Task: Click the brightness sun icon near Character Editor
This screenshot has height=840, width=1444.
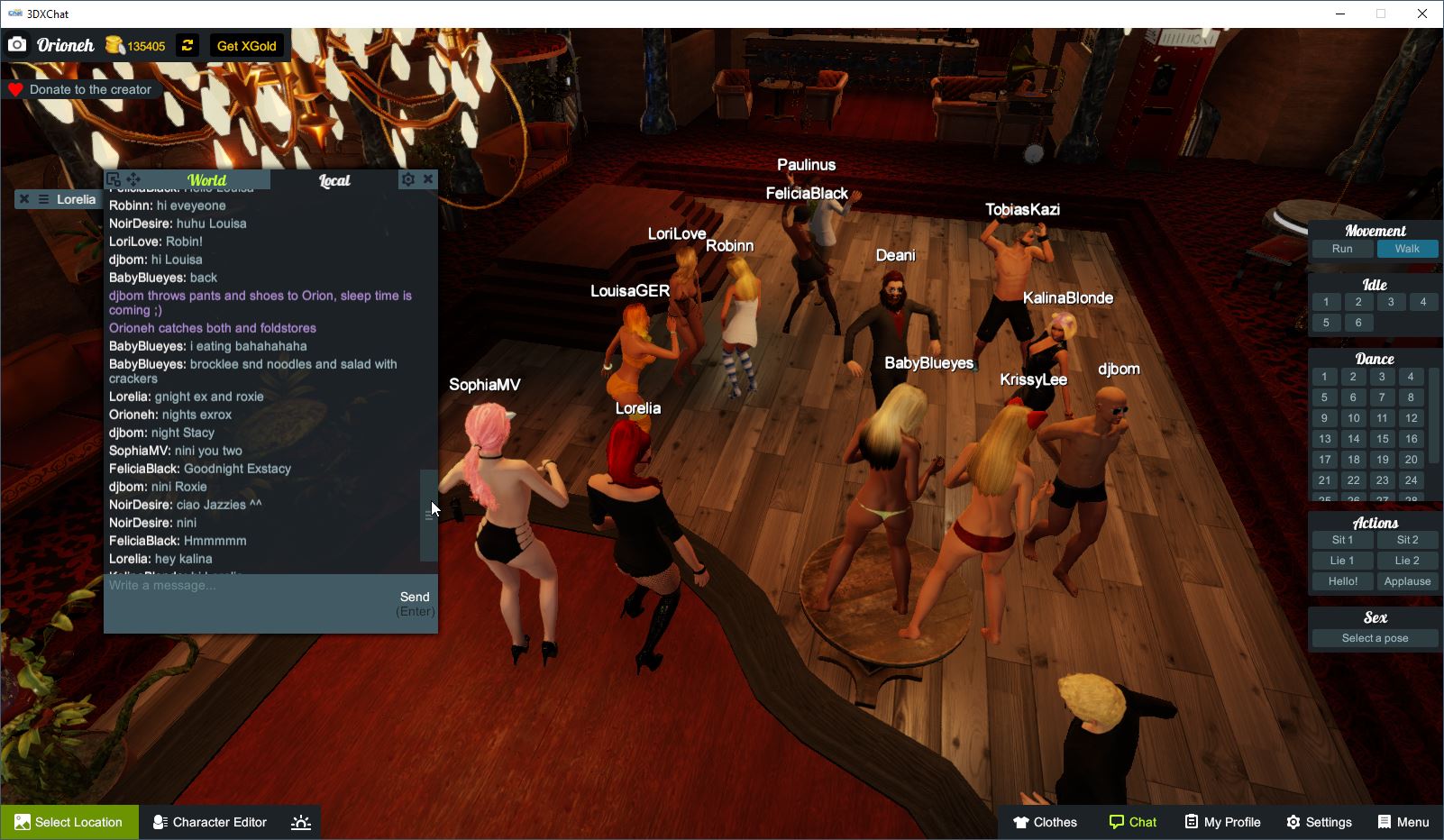Action: pos(300,821)
